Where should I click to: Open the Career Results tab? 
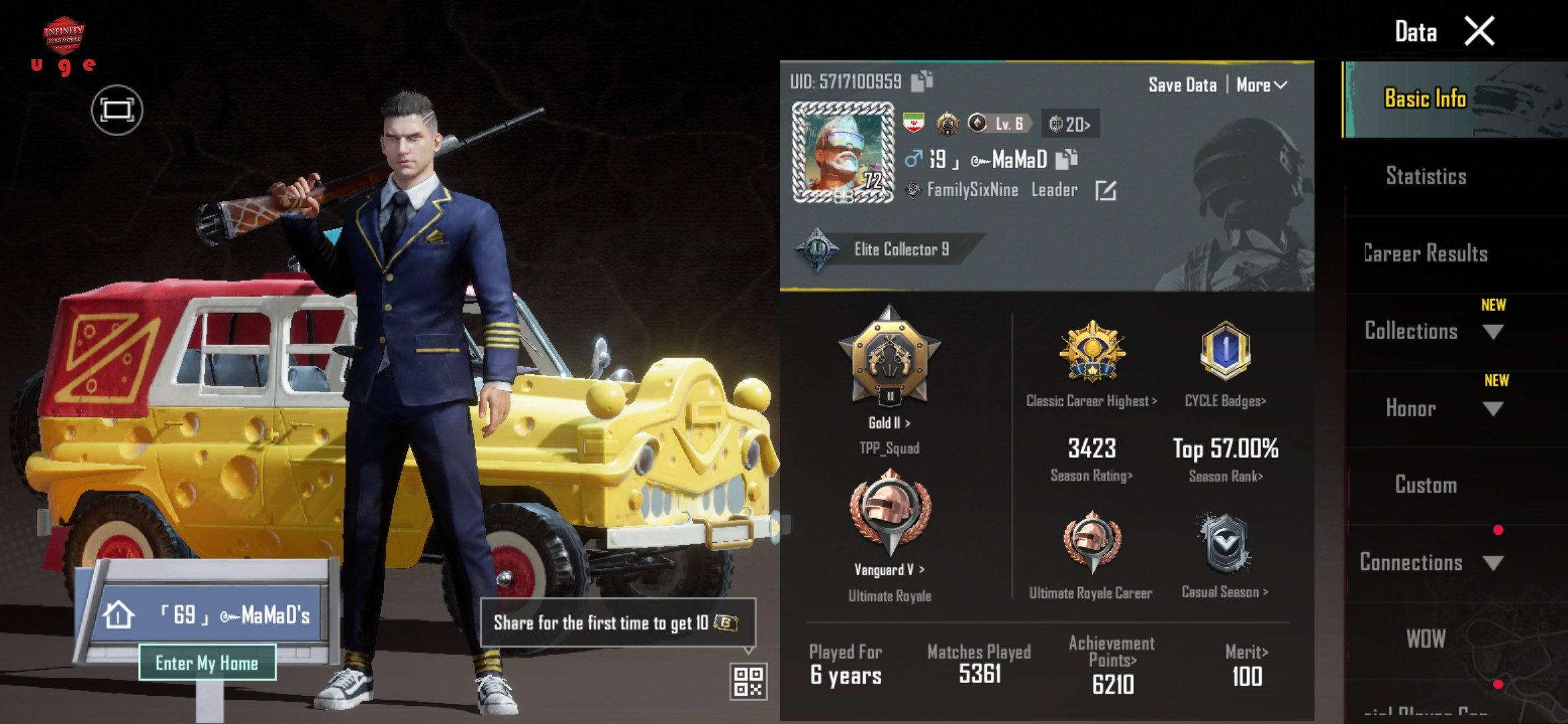pyautogui.click(x=1425, y=253)
